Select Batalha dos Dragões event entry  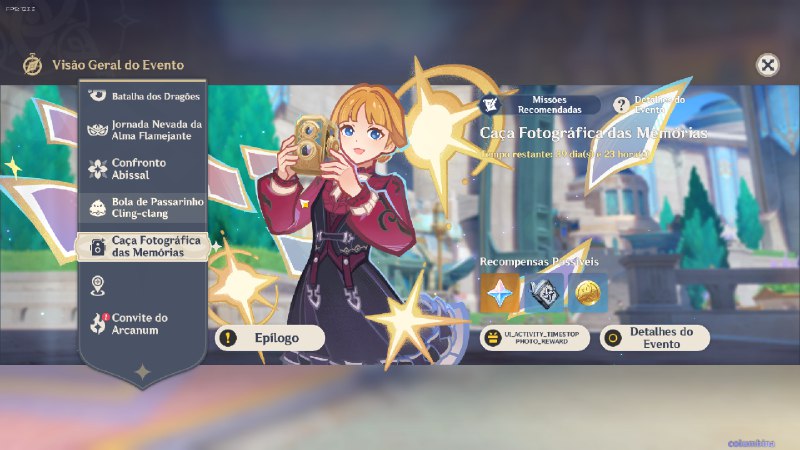pos(142,96)
